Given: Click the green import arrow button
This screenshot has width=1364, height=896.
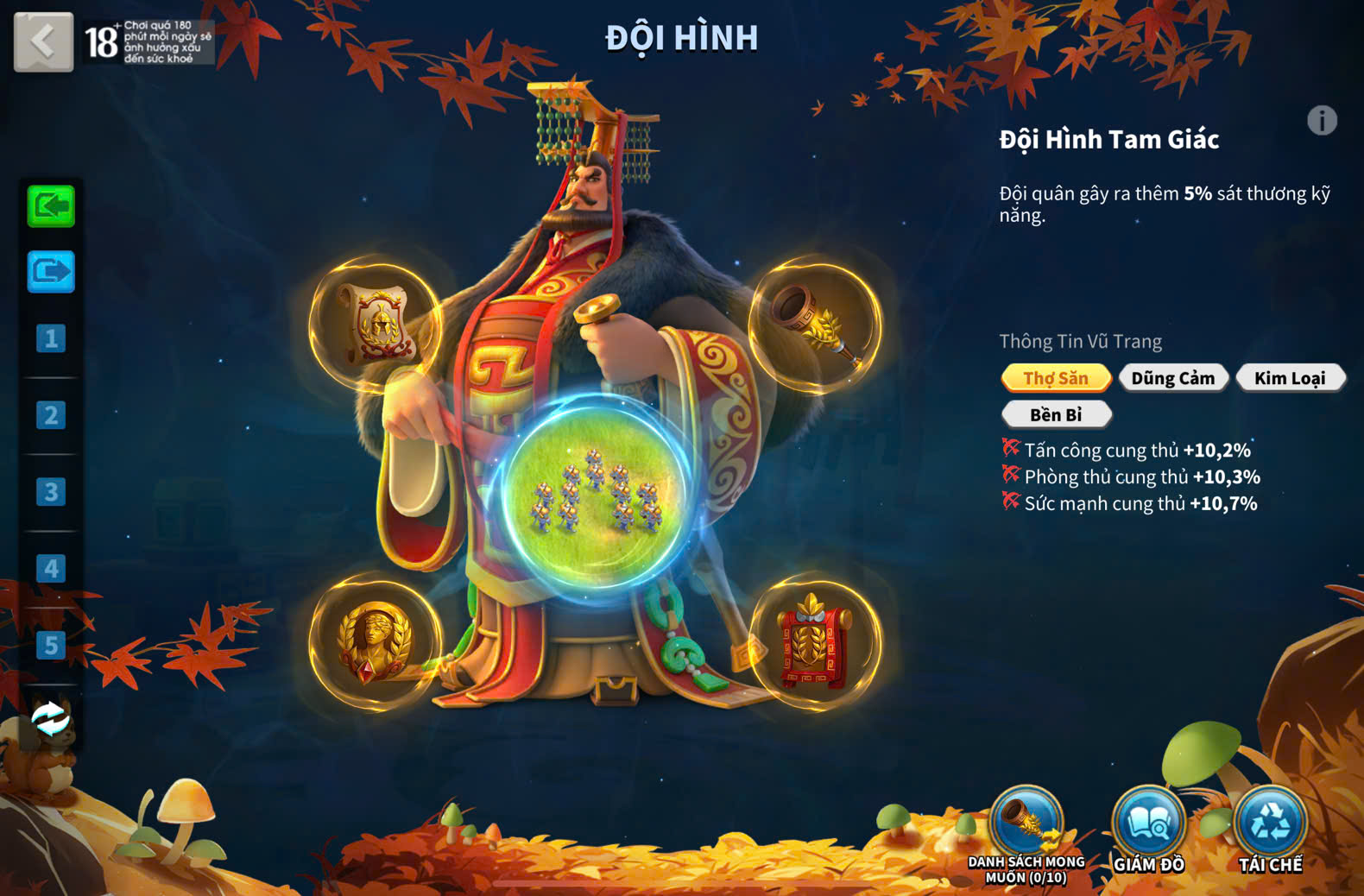Looking at the screenshot, I should point(51,206).
